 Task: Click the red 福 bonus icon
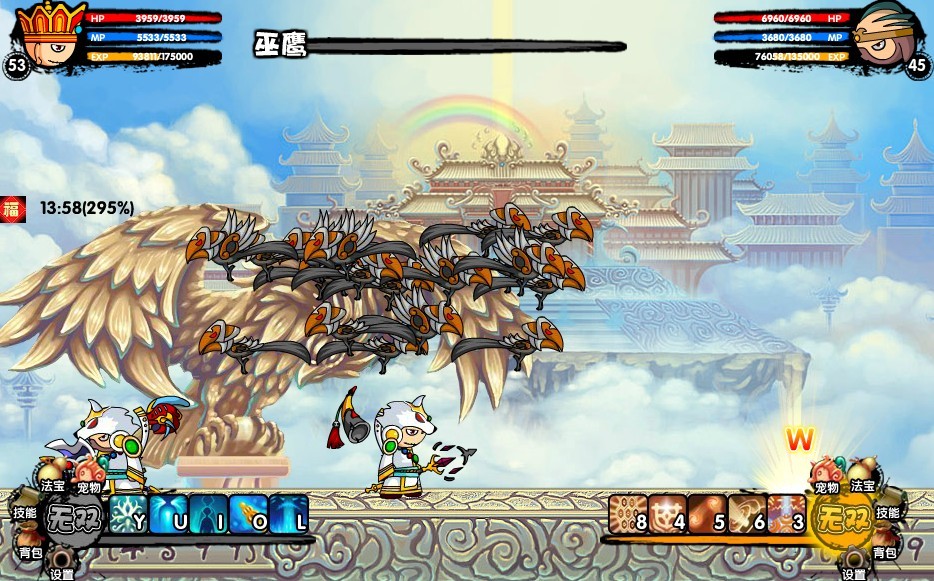tap(13, 208)
